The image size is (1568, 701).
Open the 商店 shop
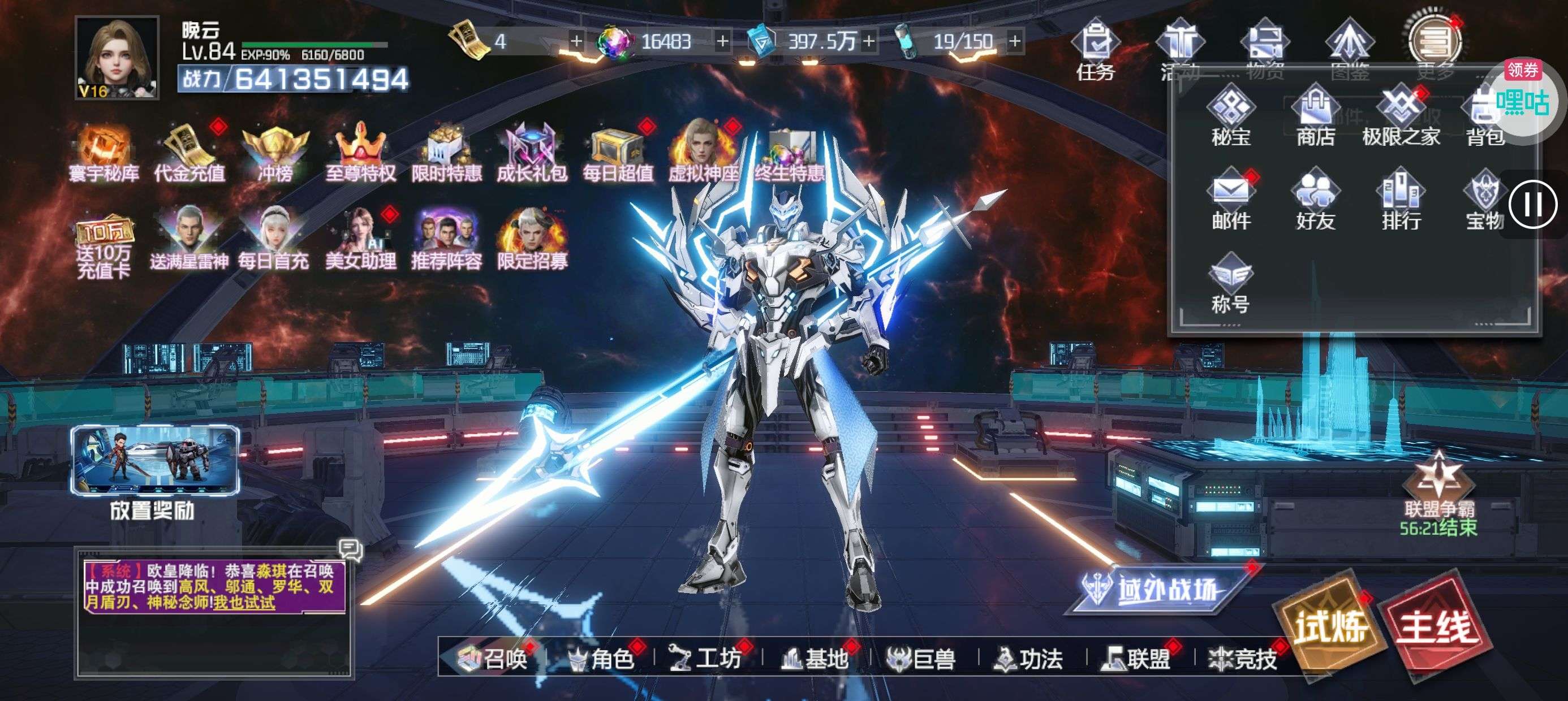coord(1315,117)
